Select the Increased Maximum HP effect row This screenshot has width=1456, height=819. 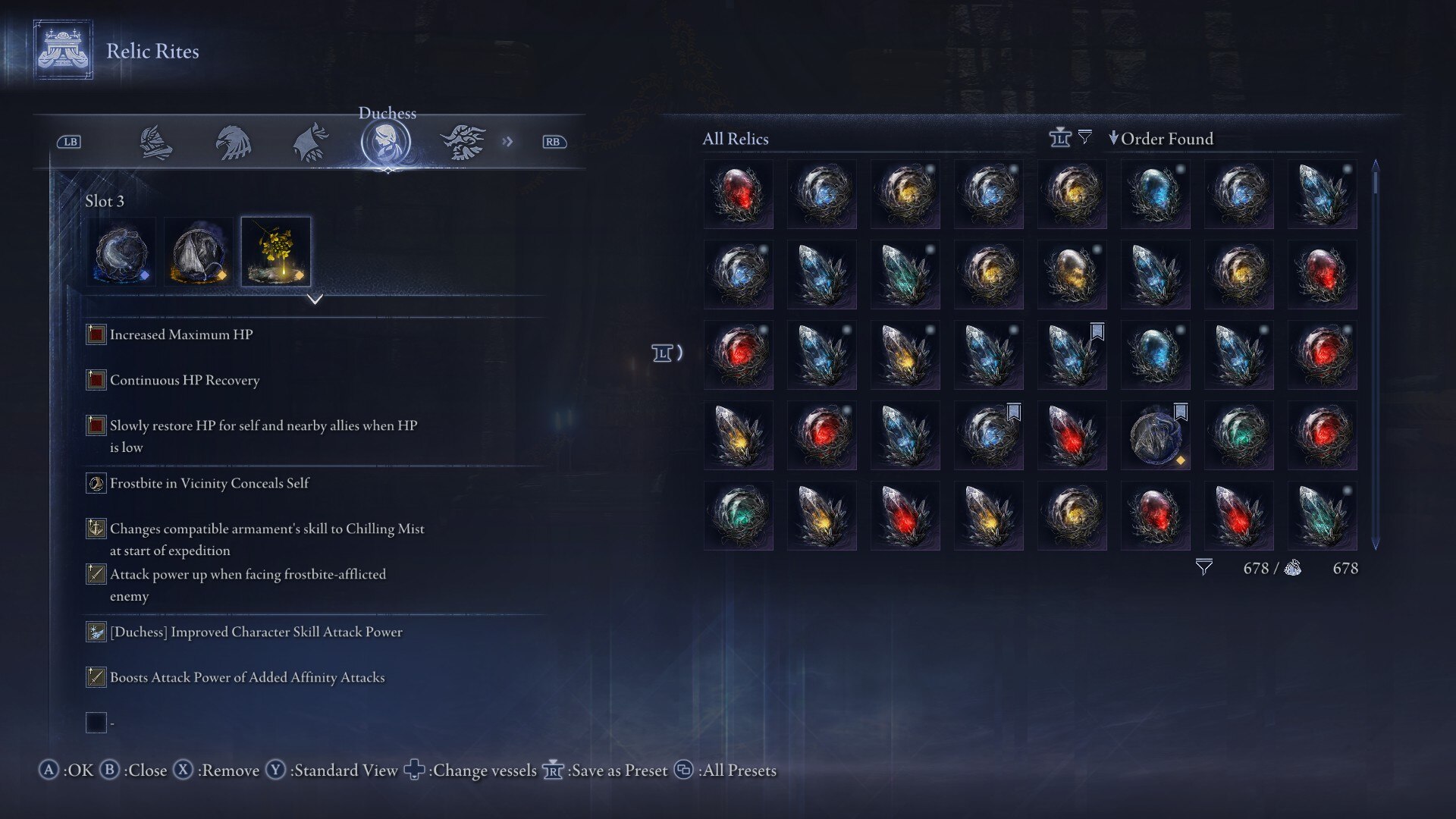tap(181, 334)
